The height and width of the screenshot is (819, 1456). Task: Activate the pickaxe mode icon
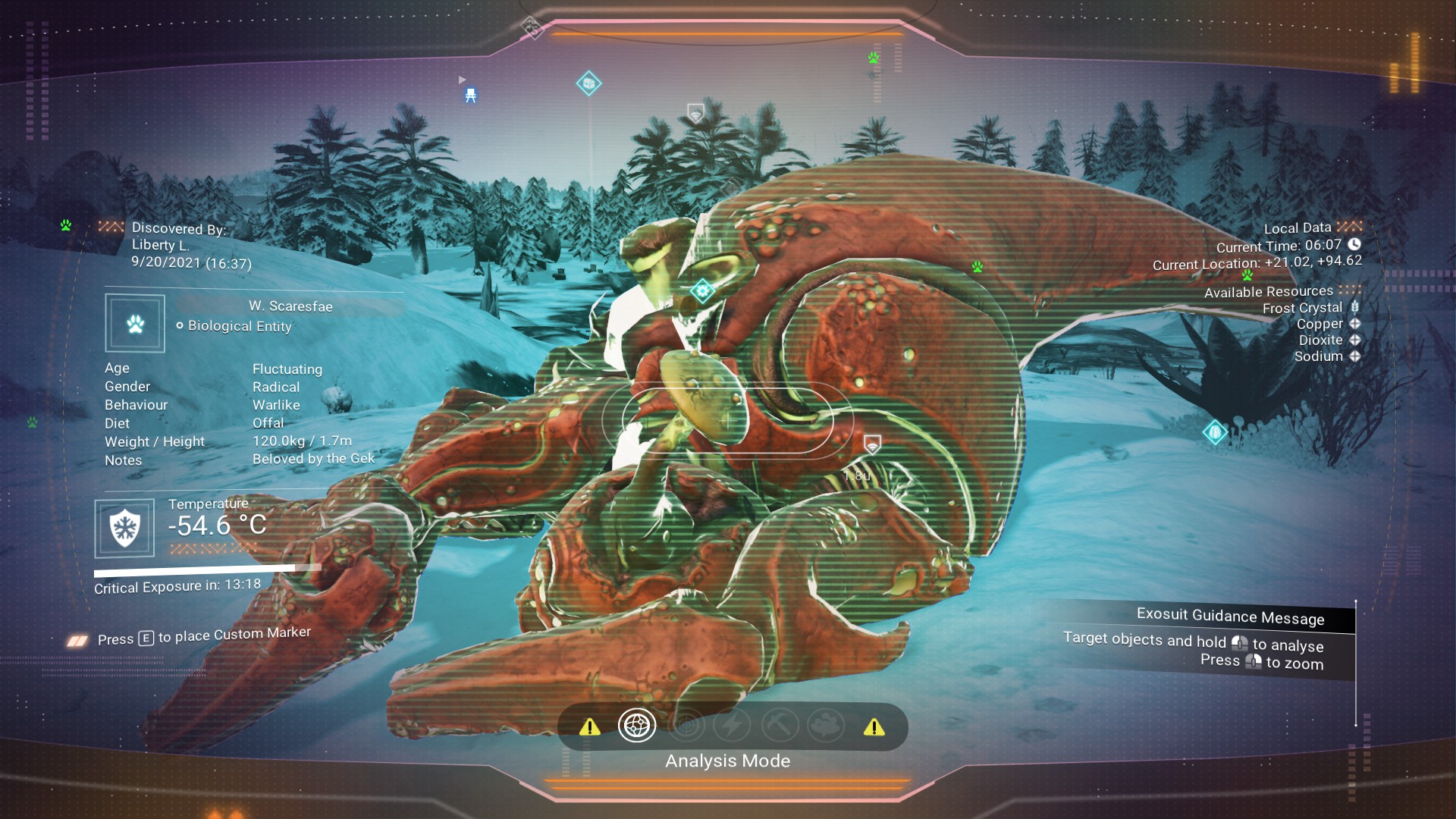pyautogui.click(x=780, y=726)
